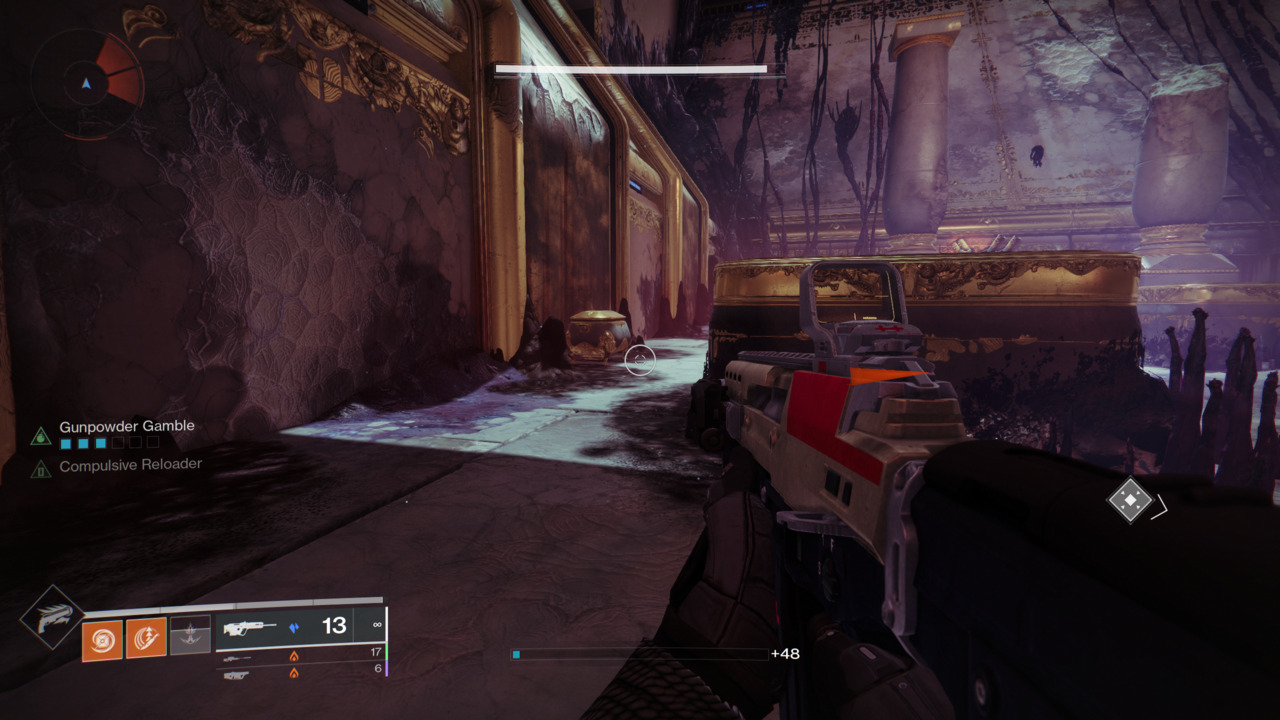Click a Gunpowder Gamble charge pip square
Screen dimensions: 1280x720
pyautogui.click(x=65, y=442)
